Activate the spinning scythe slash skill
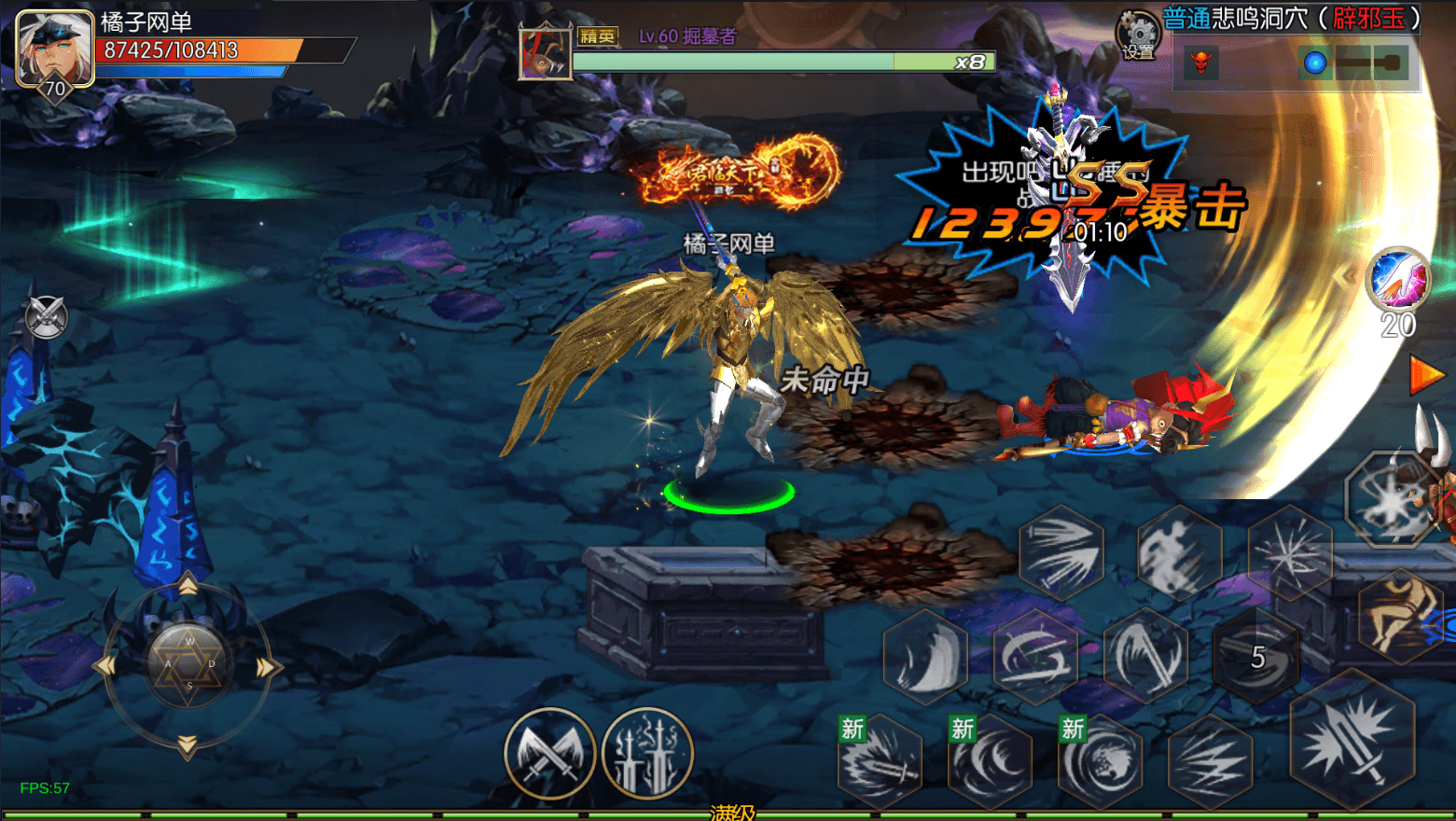 tap(1034, 656)
